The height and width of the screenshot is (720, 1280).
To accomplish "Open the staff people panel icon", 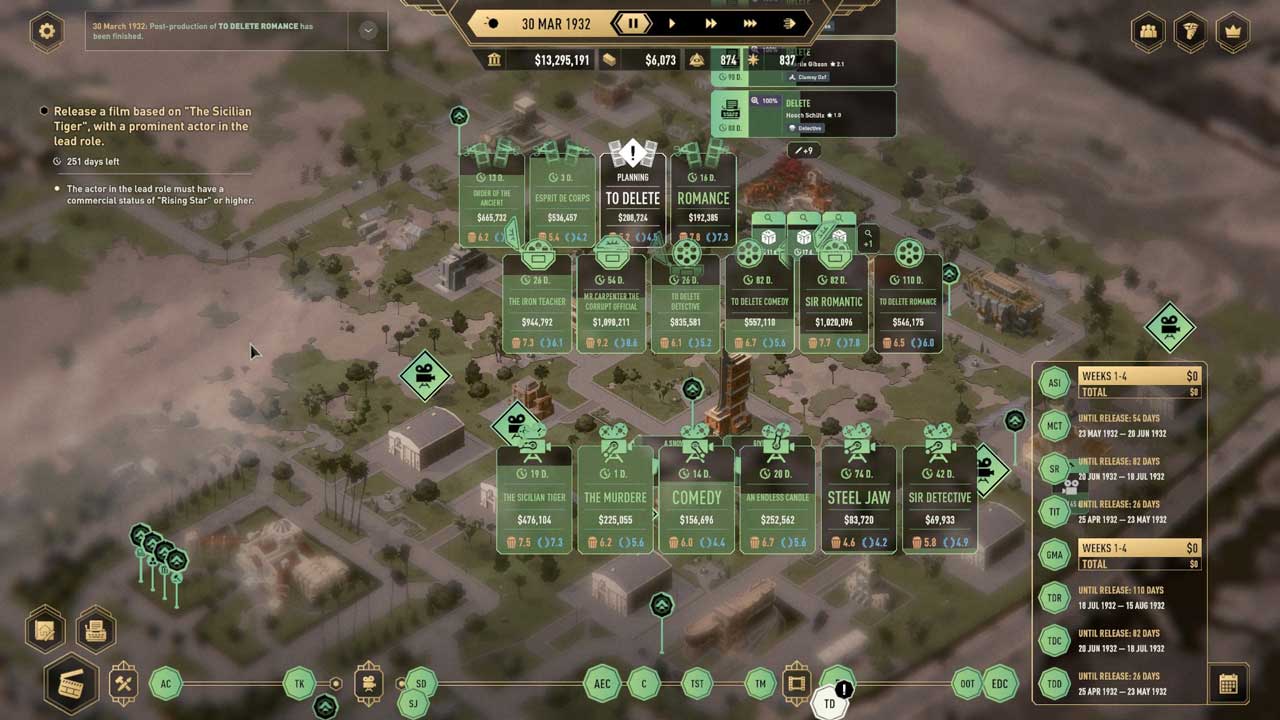I will [1149, 31].
